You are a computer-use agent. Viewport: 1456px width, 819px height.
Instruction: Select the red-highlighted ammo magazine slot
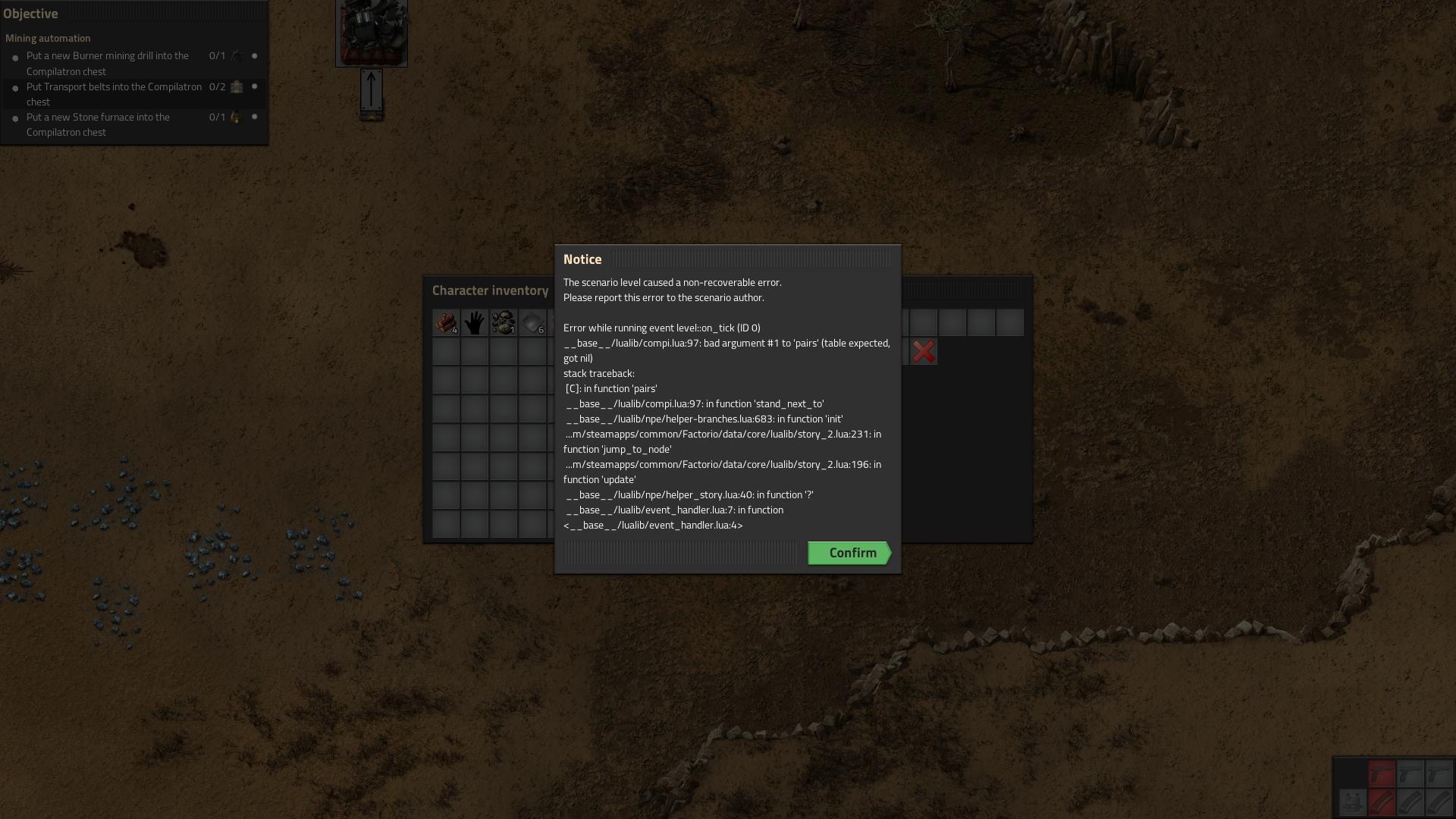1382,802
